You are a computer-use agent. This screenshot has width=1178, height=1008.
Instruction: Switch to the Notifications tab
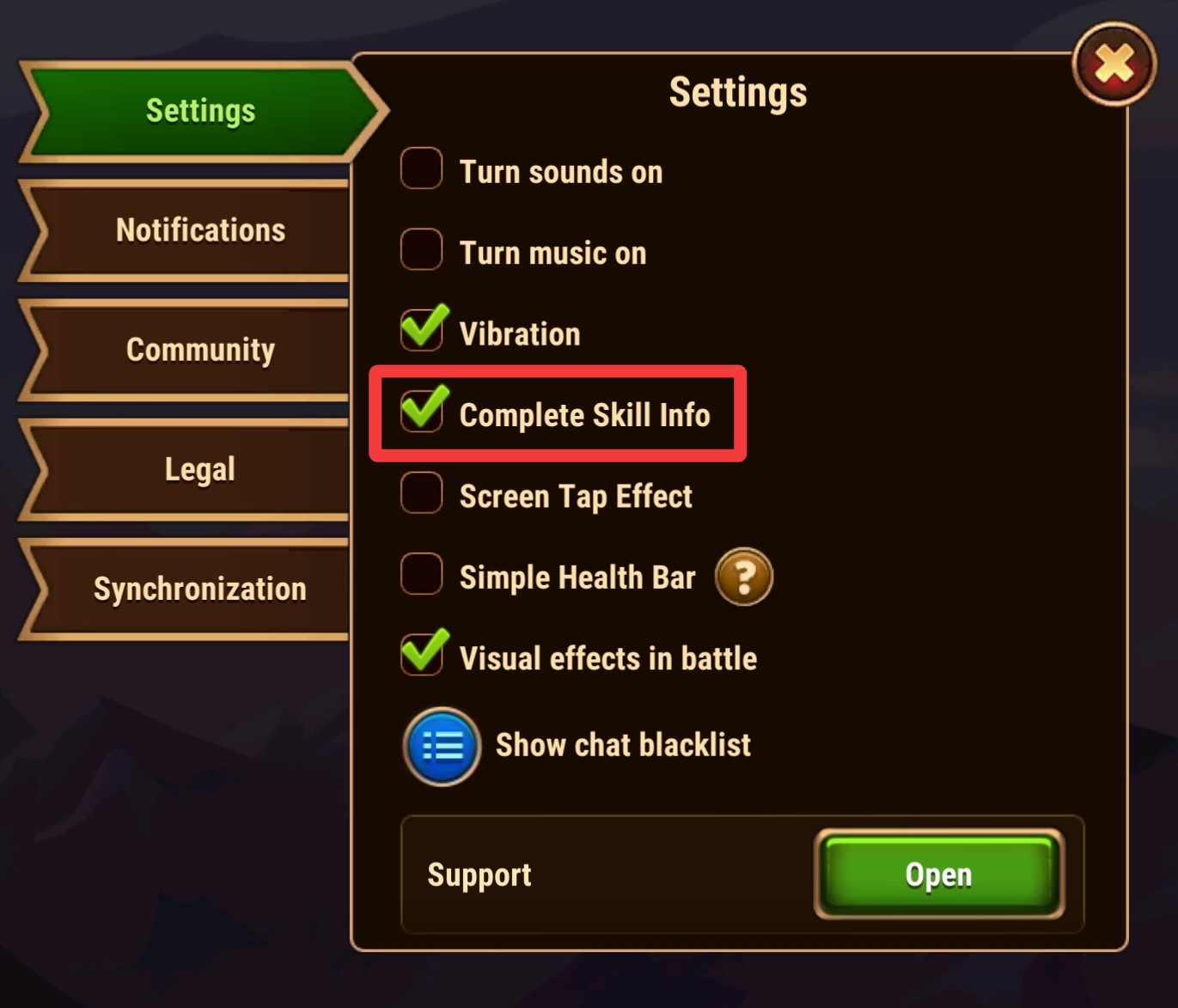(199, 229)
